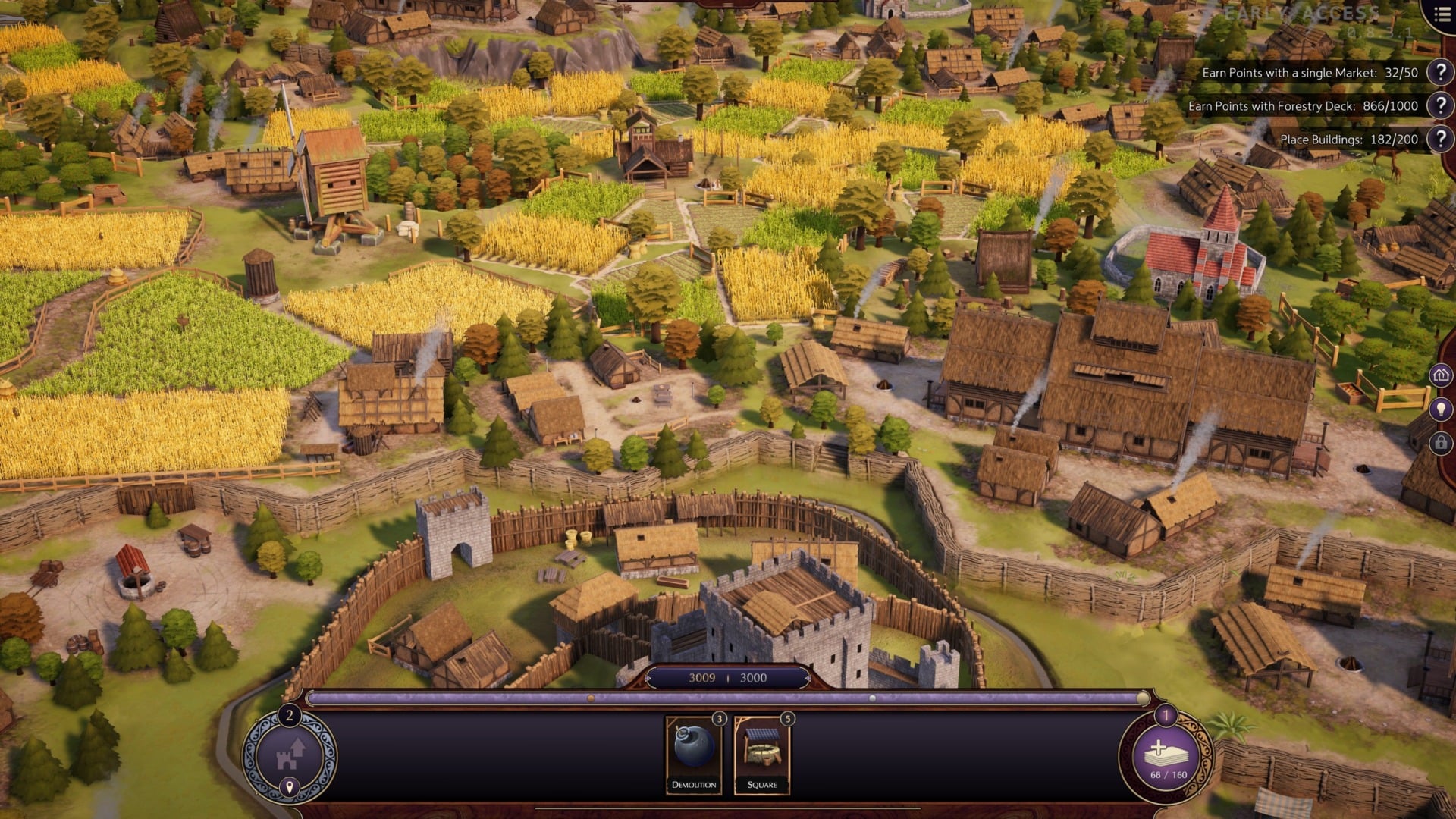Open help for the Place Buildings objective
The image size is (1456, 819).
coord(1439,139)
